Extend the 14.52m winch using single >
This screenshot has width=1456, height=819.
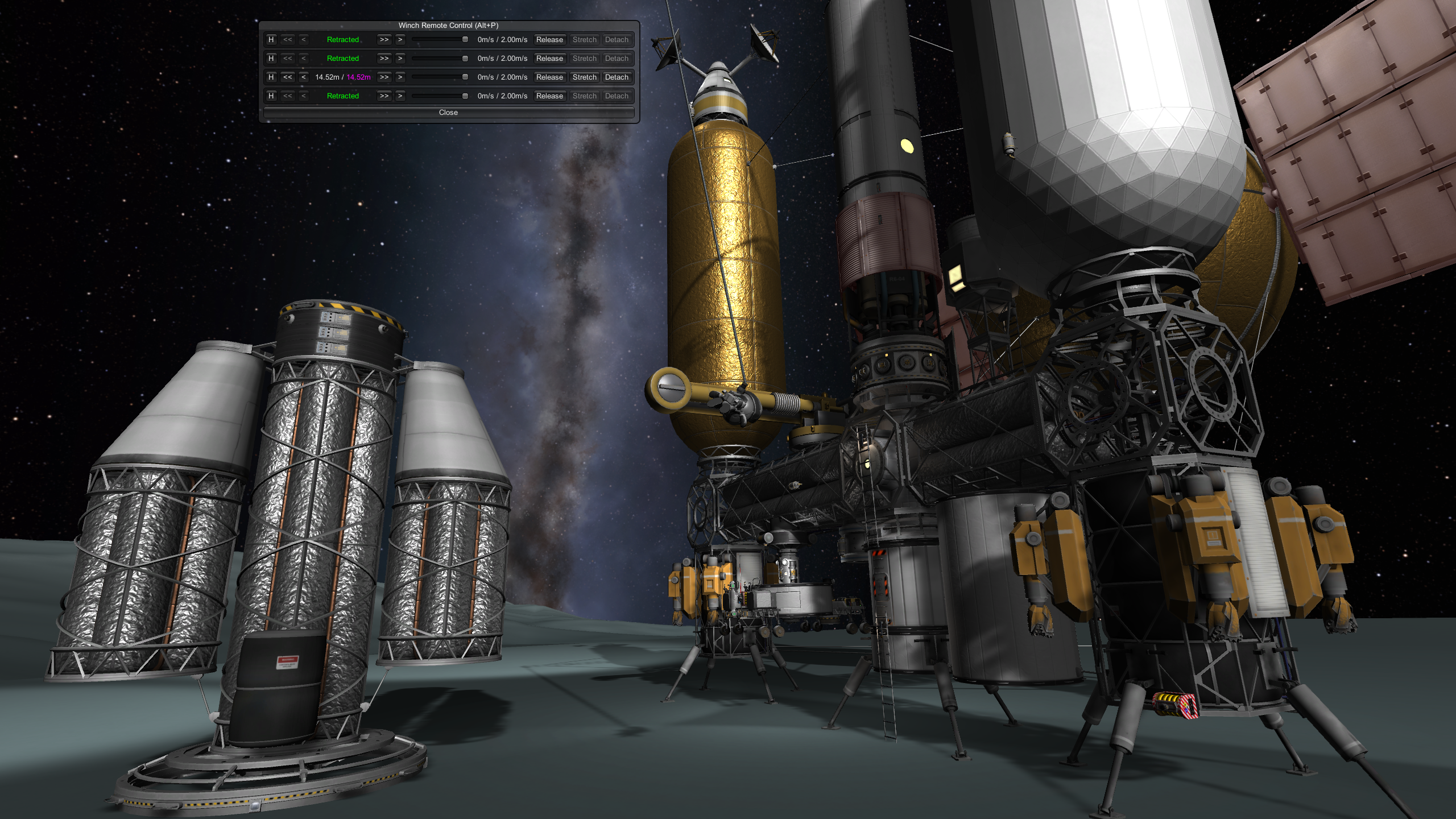click(400, 77)
